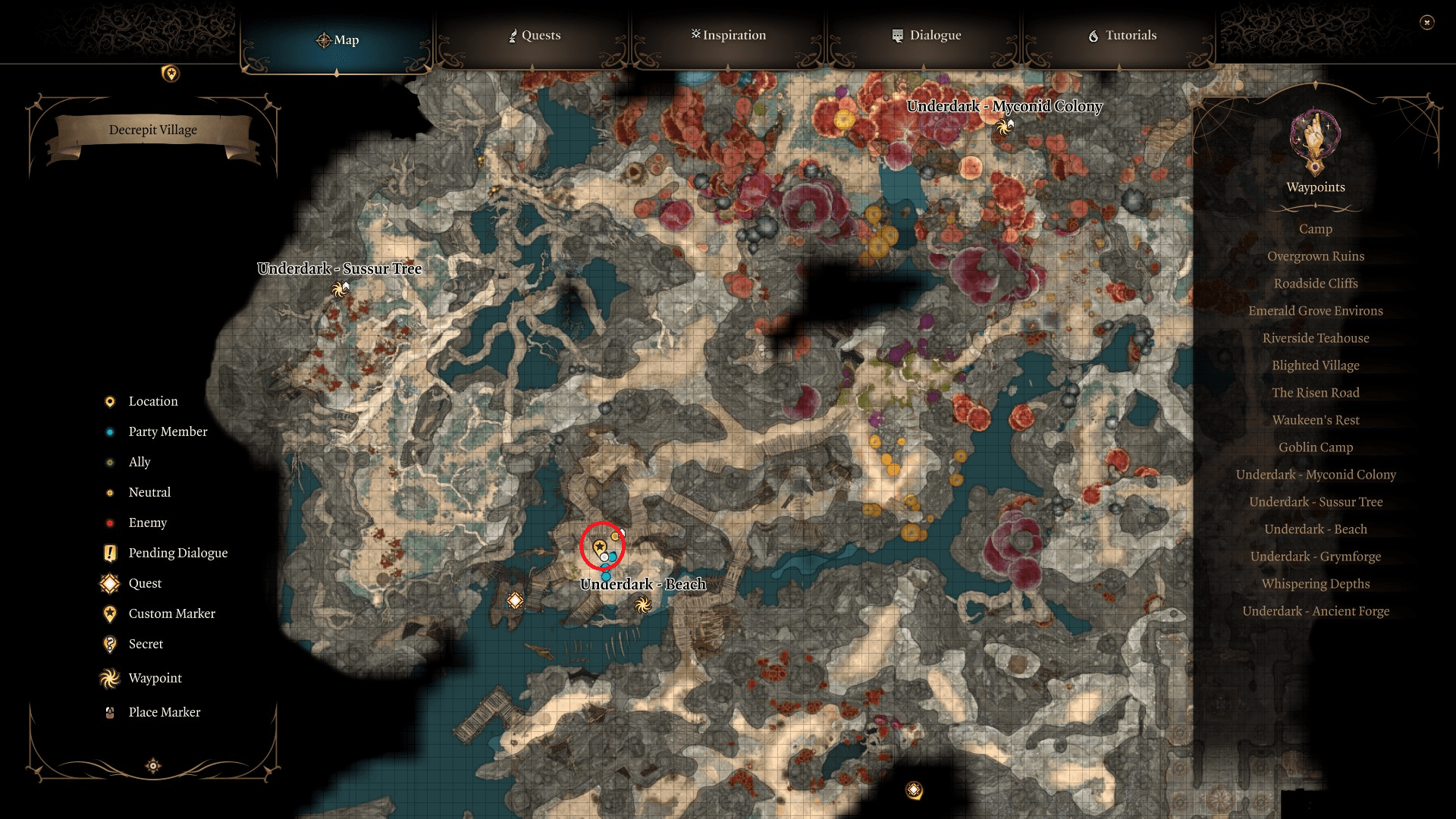Fast travel to Camp waypoint
This screenshot has height=819, width=1456.
tap(1315, 229)
